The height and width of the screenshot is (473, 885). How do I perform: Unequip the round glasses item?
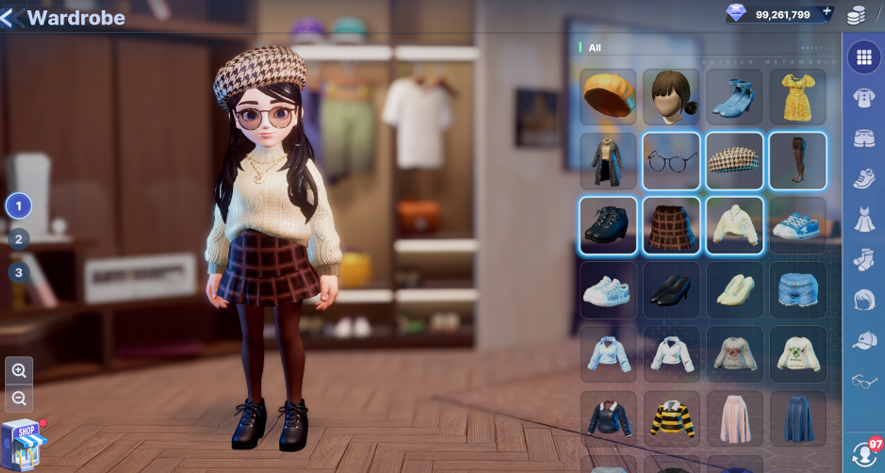tap(671, 161)
